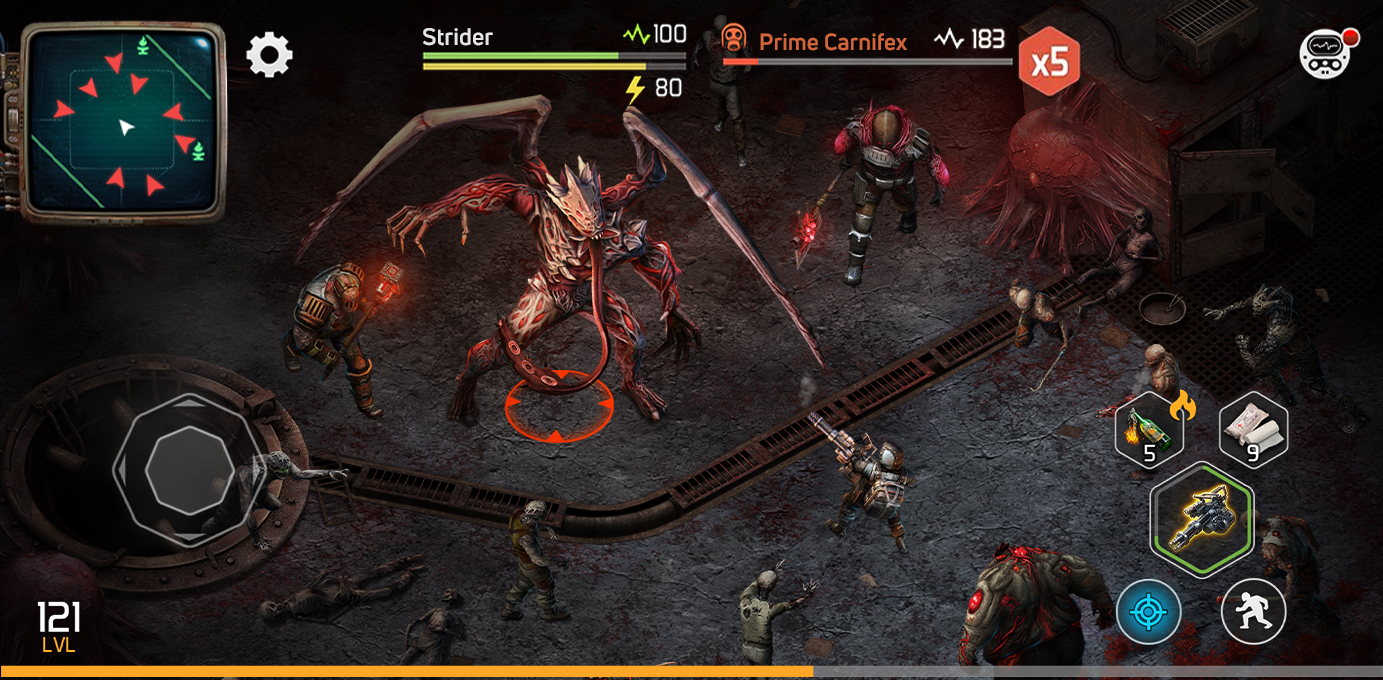Open the robot assistant icon with red notification
This screenshot has width=1383, height=680.
1326,54
